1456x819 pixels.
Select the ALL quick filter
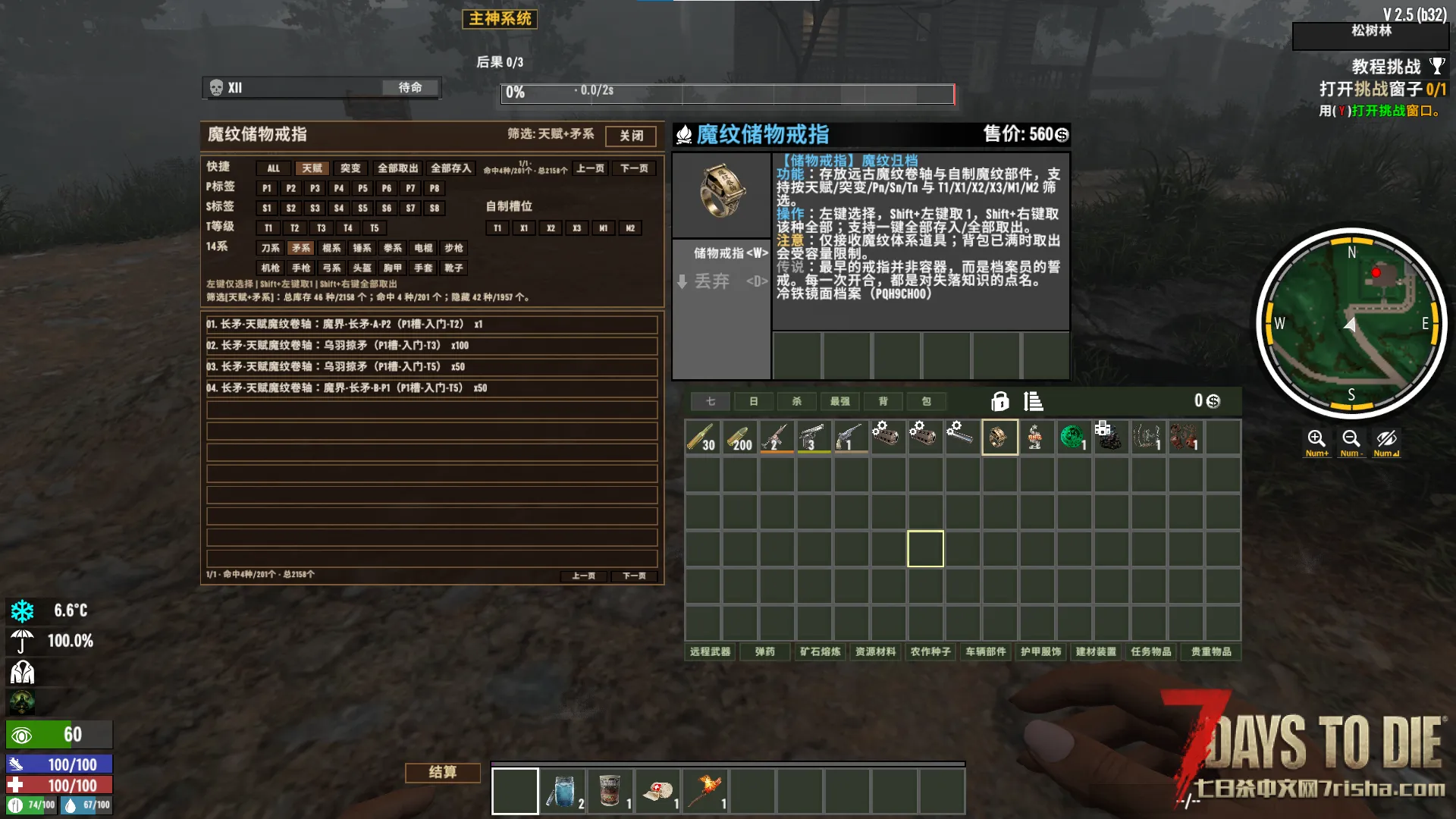coord(273,168)
